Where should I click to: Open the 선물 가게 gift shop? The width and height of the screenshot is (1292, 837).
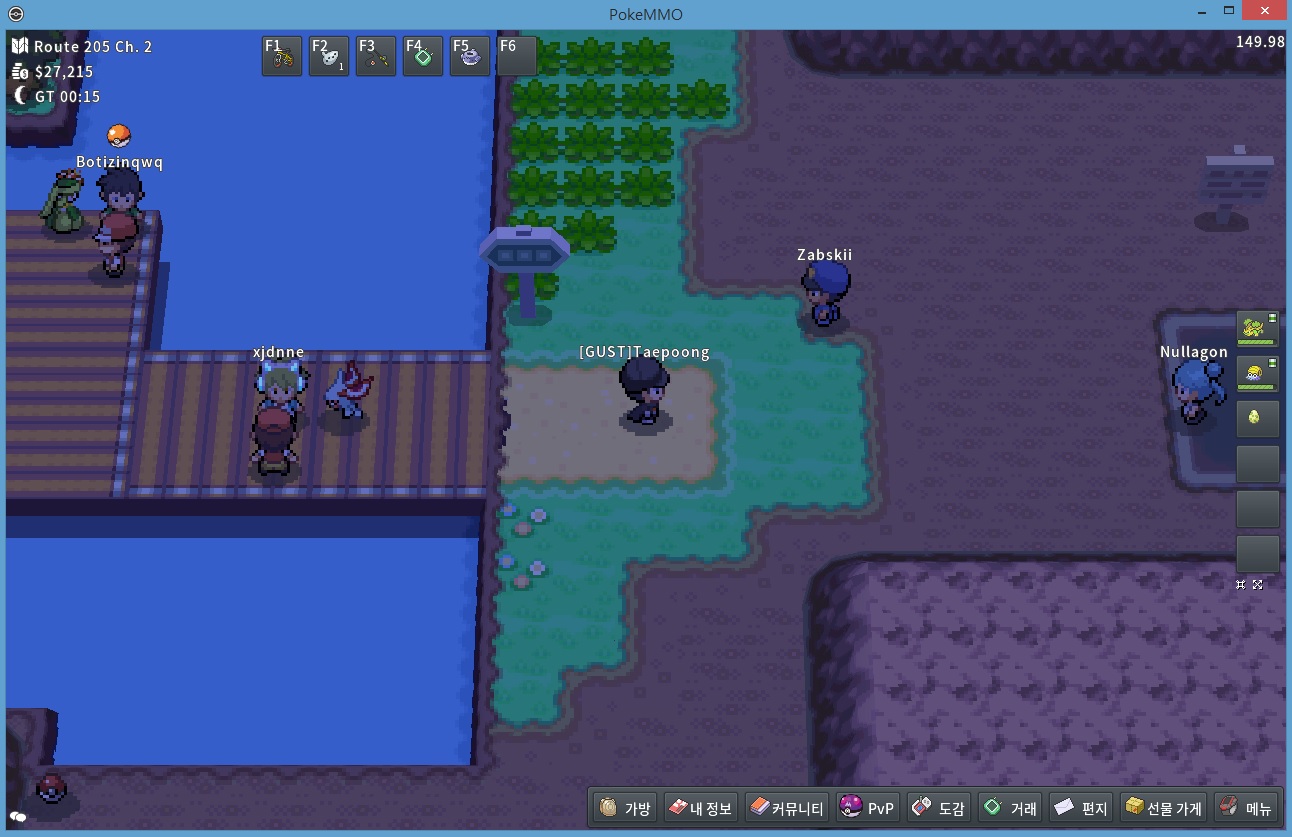click(1163, 807)
